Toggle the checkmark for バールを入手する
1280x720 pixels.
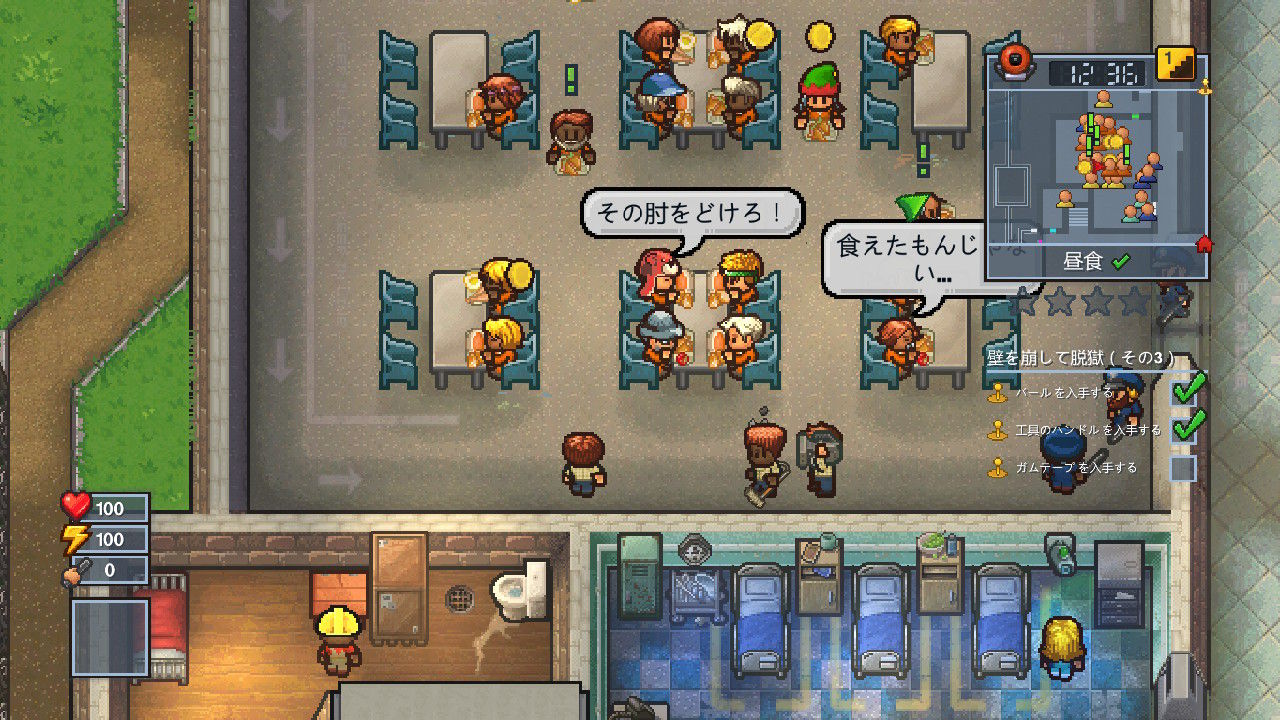[1184, 393]
